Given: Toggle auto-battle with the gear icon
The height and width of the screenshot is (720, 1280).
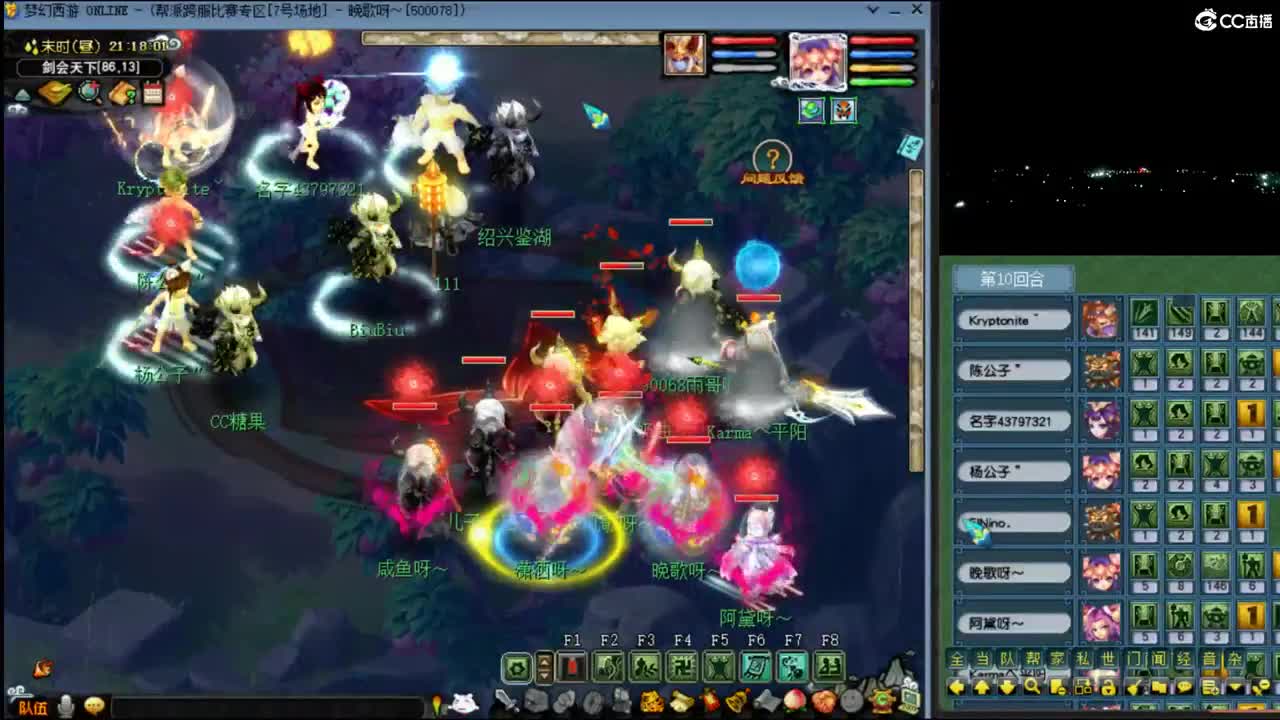Looking at the screenshot, I should [x=516, y=665].
